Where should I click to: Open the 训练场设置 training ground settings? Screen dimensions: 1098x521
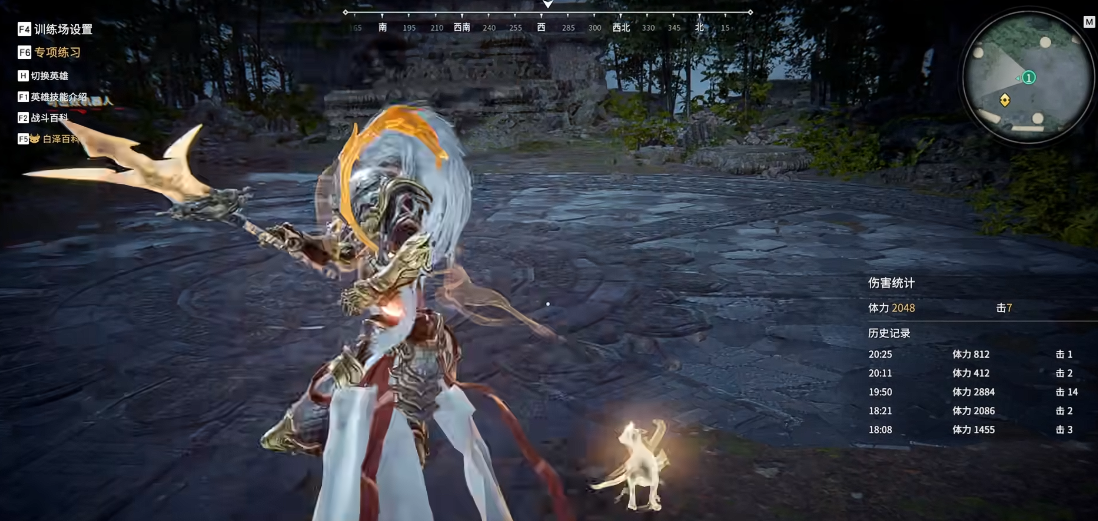pos(62,30)
